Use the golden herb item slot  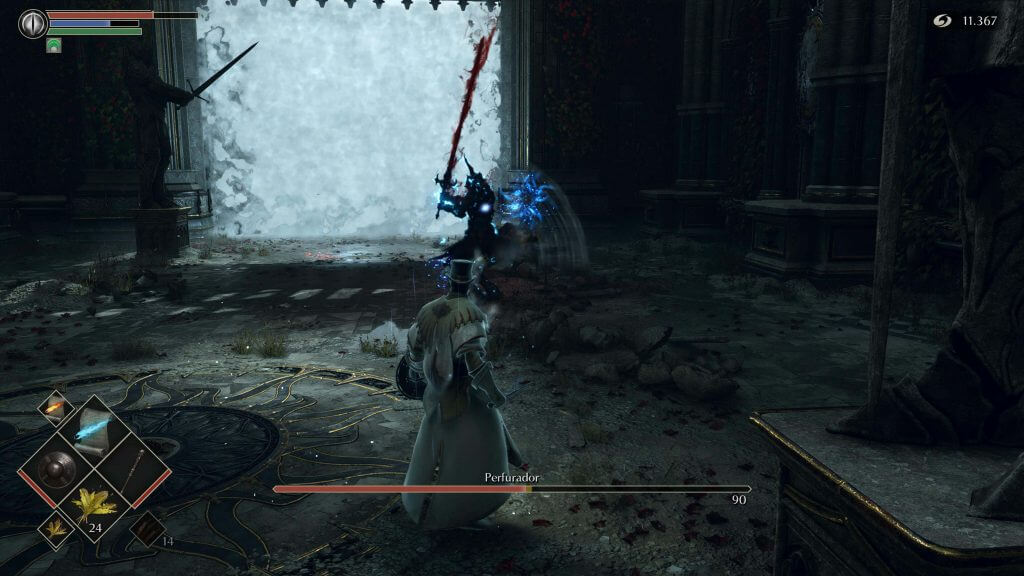click(96, 506)
